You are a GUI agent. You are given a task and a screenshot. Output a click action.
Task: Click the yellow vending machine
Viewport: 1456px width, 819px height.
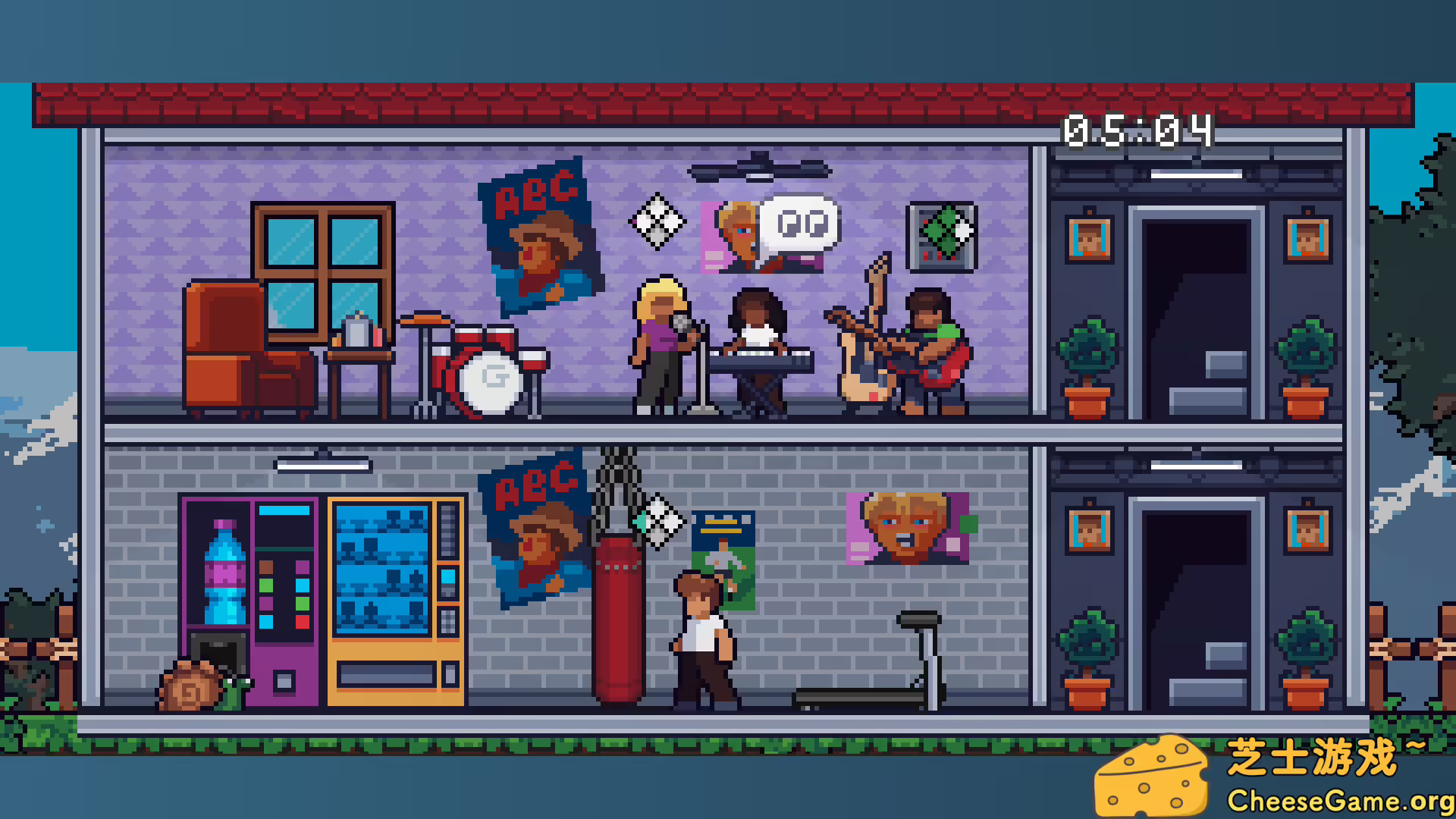pyautogui.click(x=394, y=599)
